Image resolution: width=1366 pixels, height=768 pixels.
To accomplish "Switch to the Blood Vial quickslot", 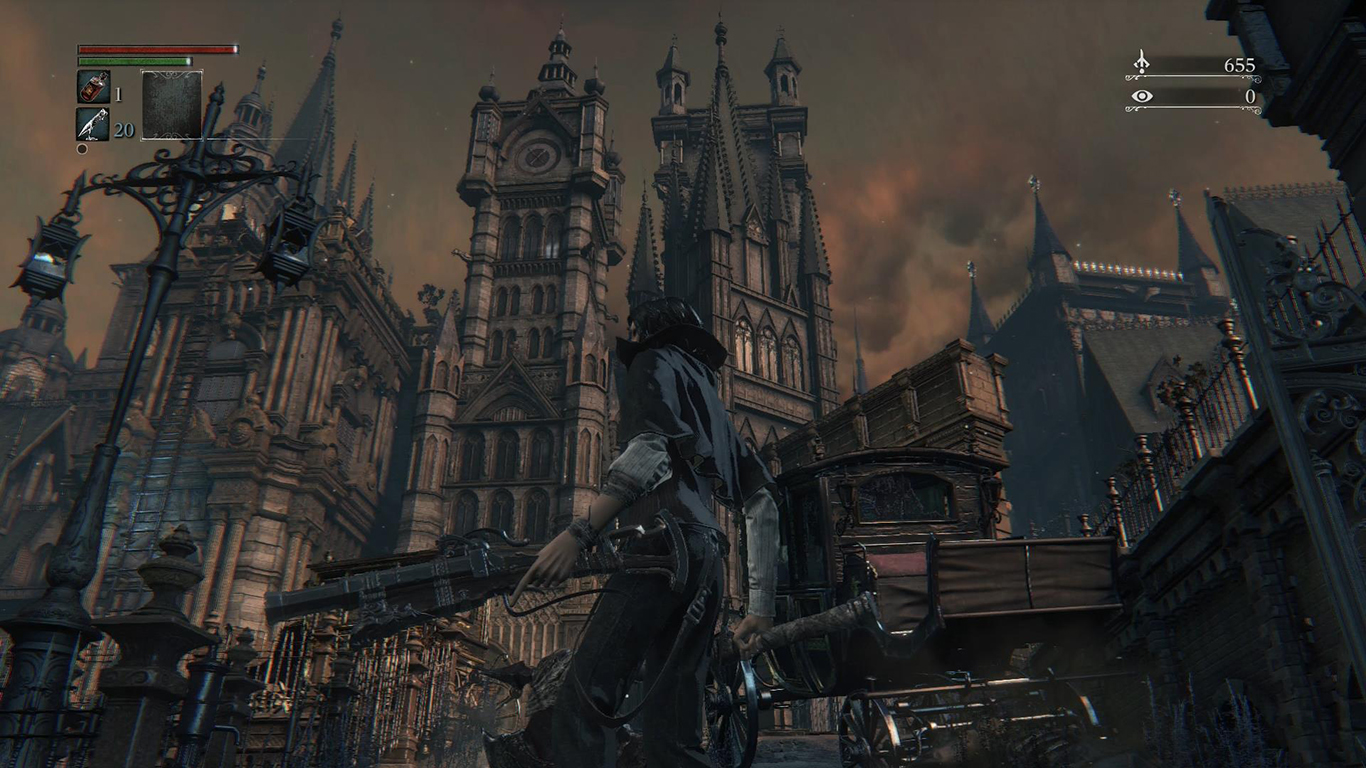I will [93, 87].
